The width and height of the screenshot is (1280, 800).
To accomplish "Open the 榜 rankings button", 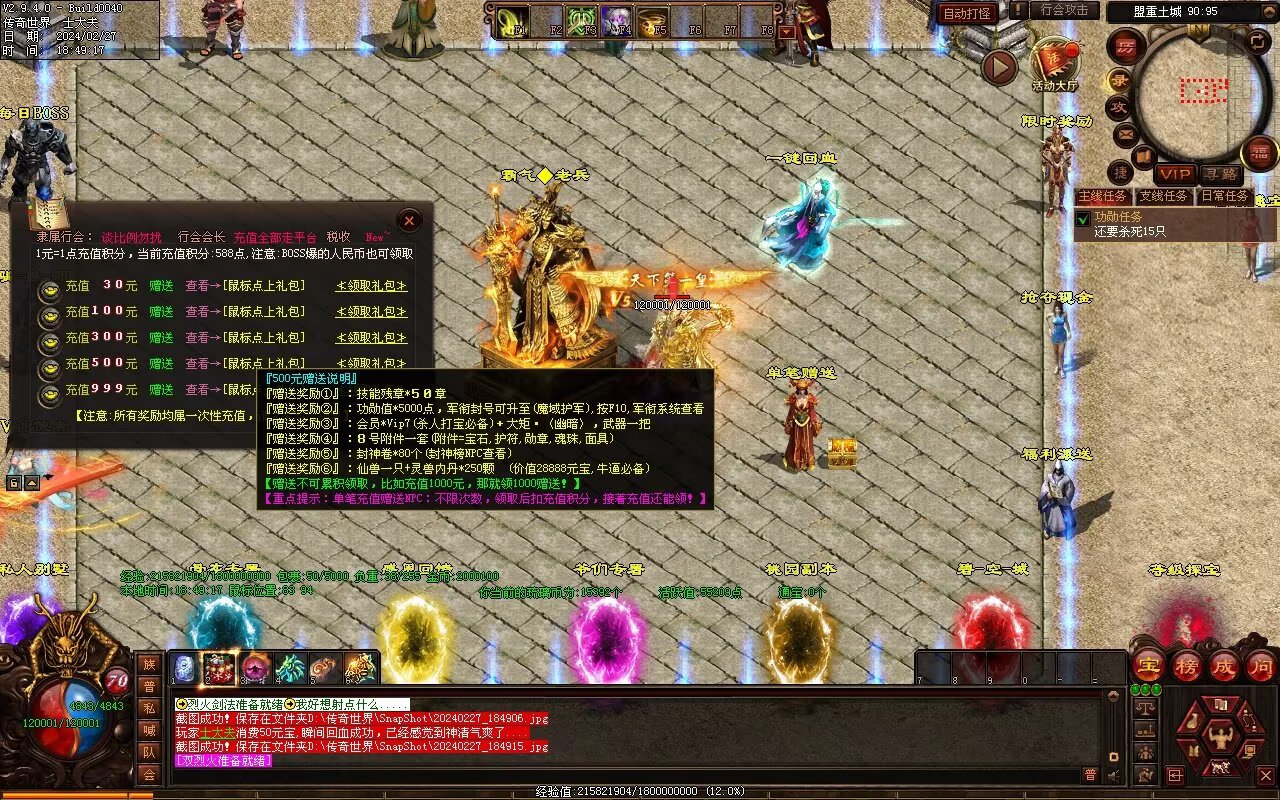I will click(x=1187, y=666).
